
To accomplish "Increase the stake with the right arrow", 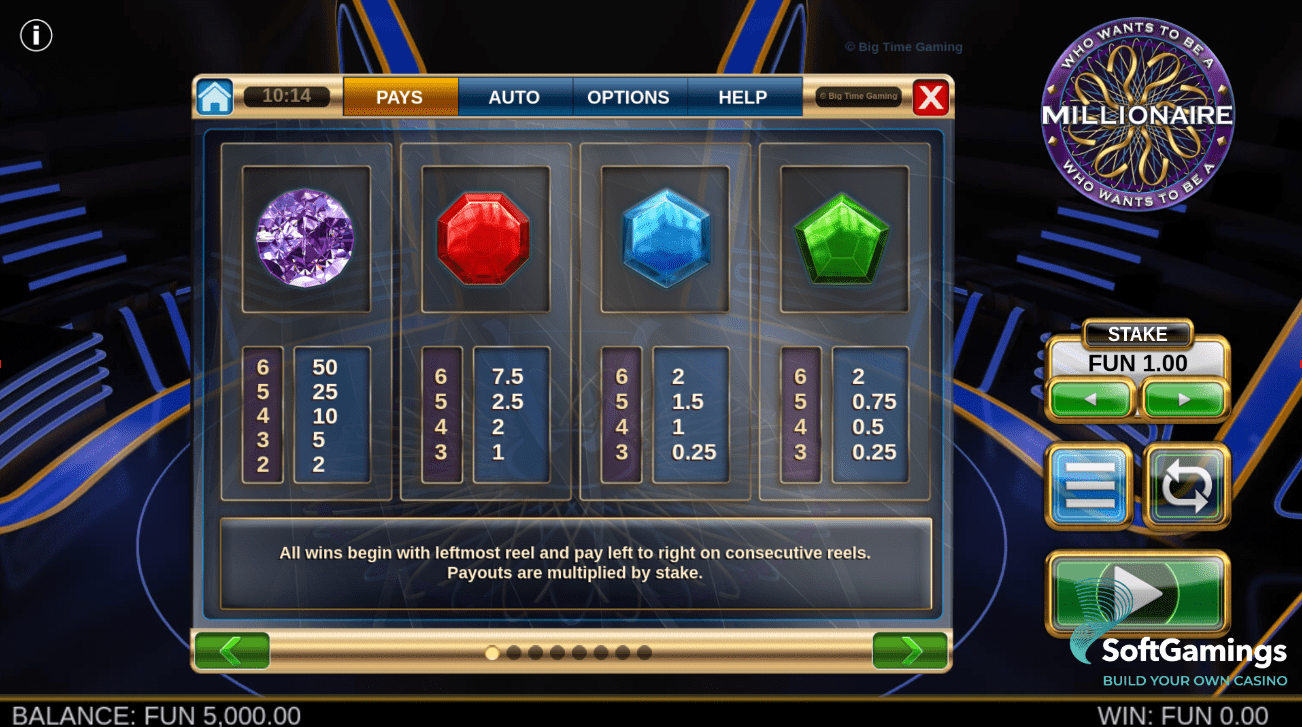I will pos(1184,399).
